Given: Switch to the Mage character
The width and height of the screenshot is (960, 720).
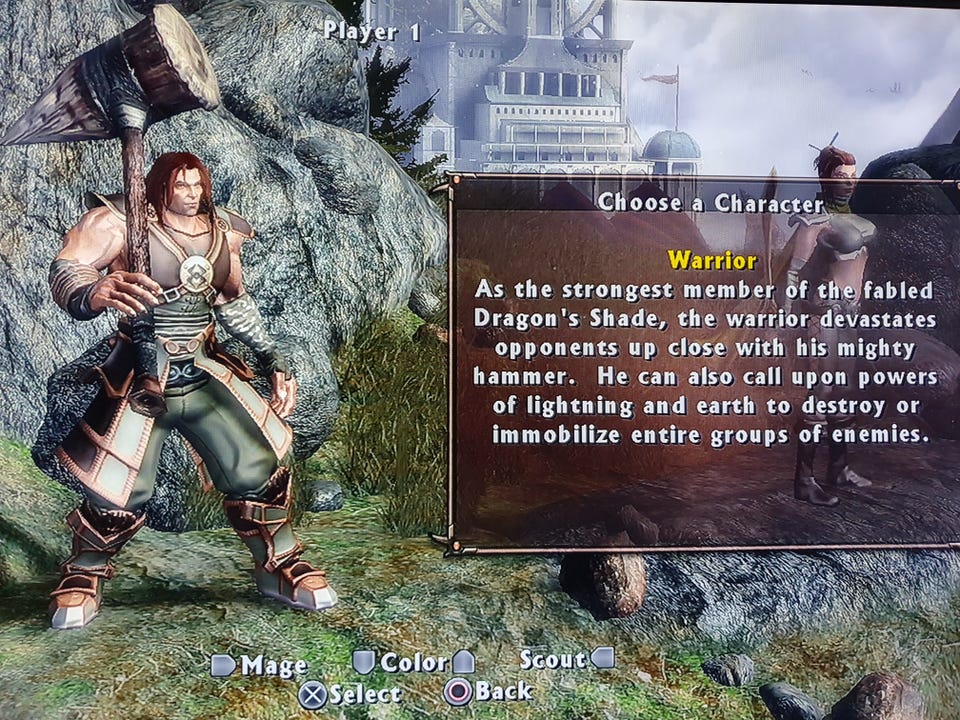Looking at the screenshot, I should (260, 665).
